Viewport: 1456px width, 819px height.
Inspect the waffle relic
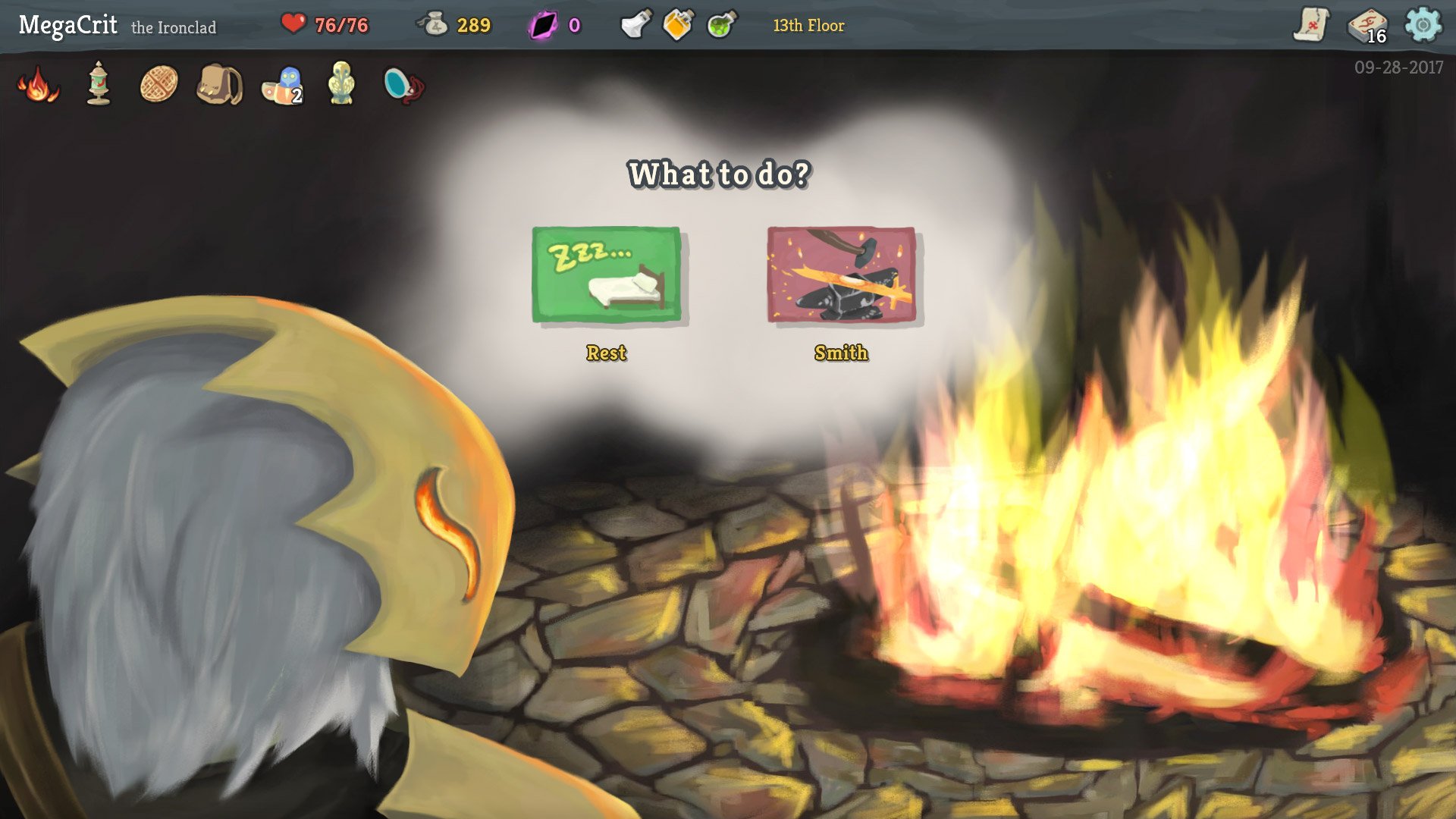(158, 85)
